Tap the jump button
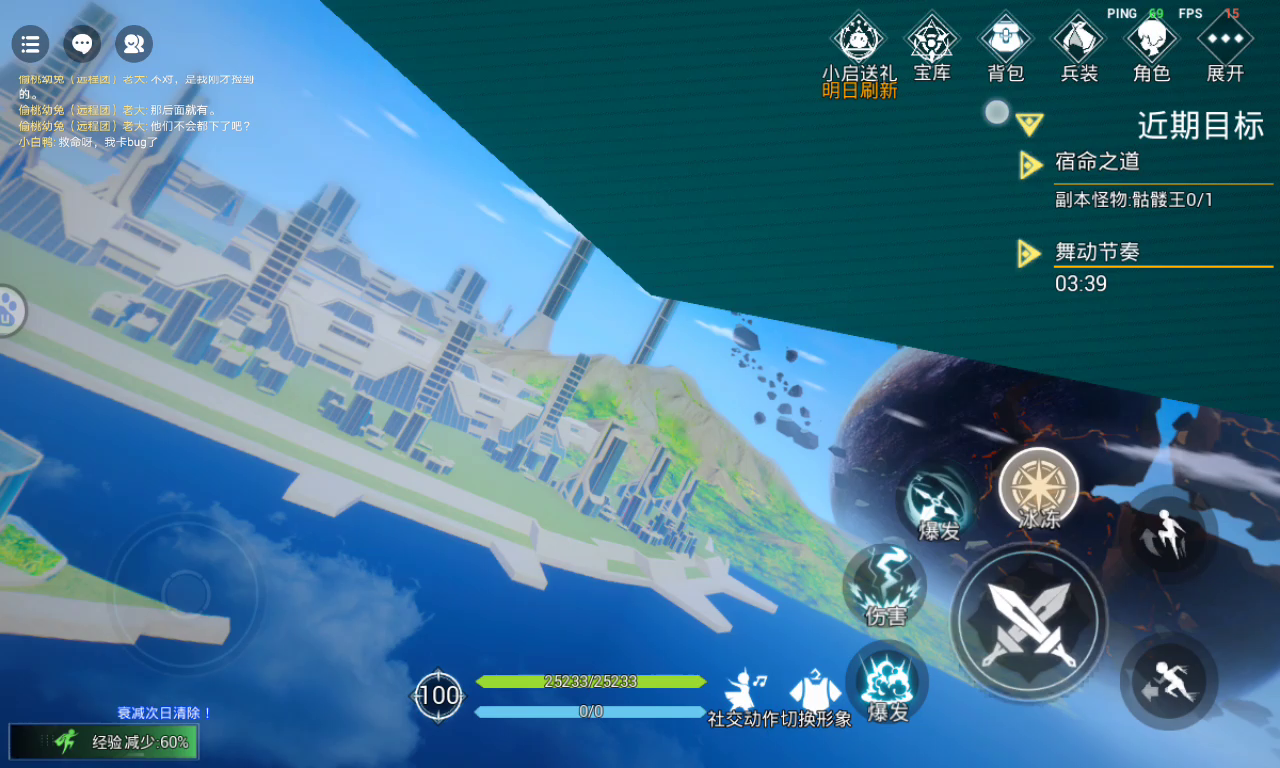 tap(1167, 536)
